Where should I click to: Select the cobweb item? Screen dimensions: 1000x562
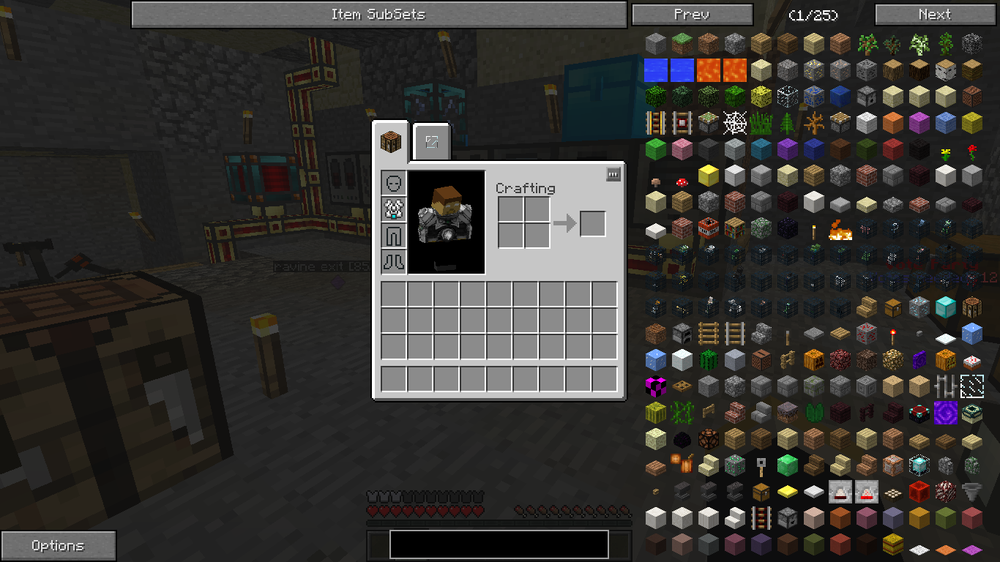point(734,123)
